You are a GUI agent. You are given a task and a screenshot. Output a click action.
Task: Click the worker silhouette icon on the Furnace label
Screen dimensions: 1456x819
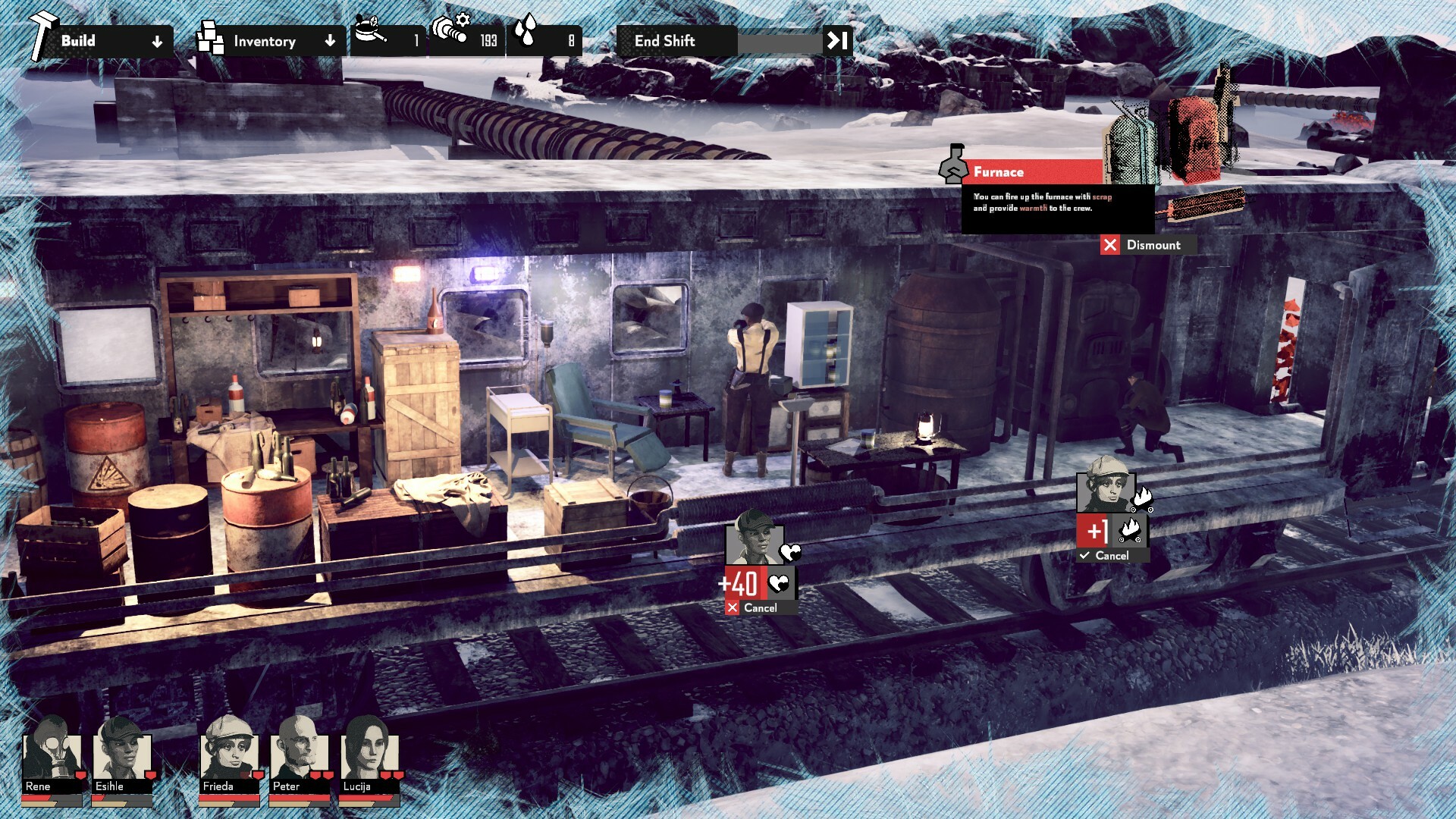(x=953, y=168)
